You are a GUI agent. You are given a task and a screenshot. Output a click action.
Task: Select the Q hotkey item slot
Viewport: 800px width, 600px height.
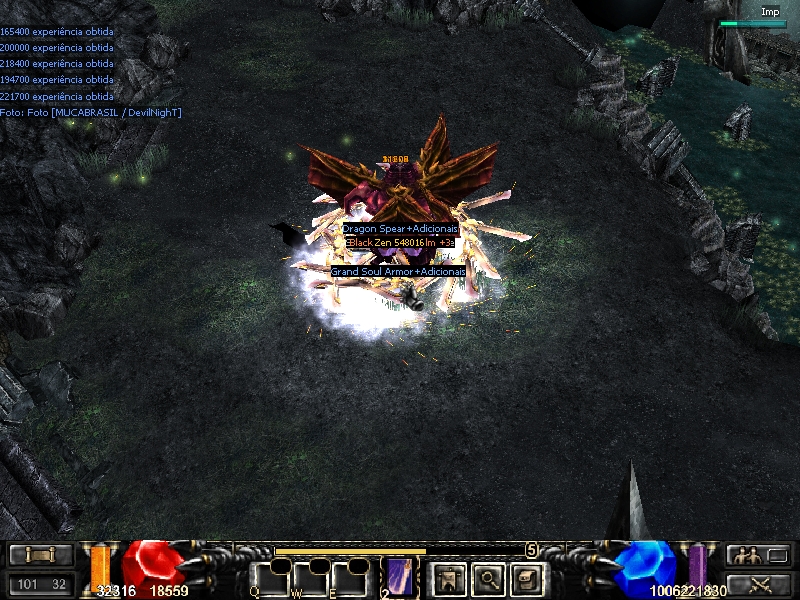click(271, 578)
